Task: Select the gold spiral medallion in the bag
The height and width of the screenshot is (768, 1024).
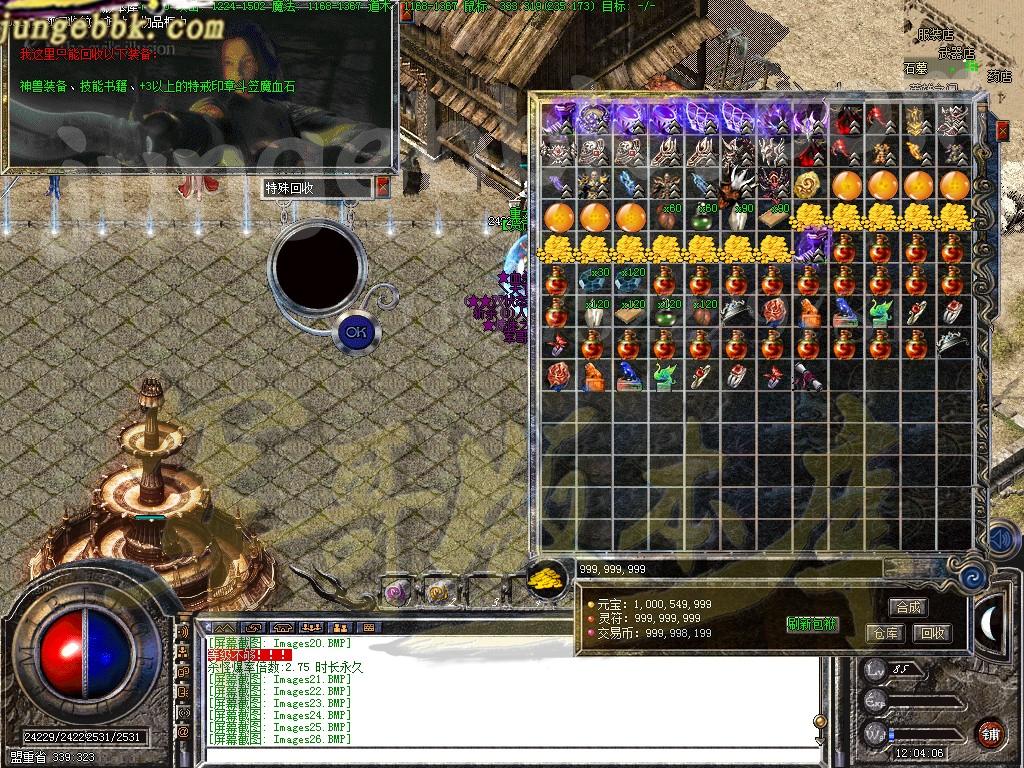Action: pyautogui.click(x=807, y=185)
